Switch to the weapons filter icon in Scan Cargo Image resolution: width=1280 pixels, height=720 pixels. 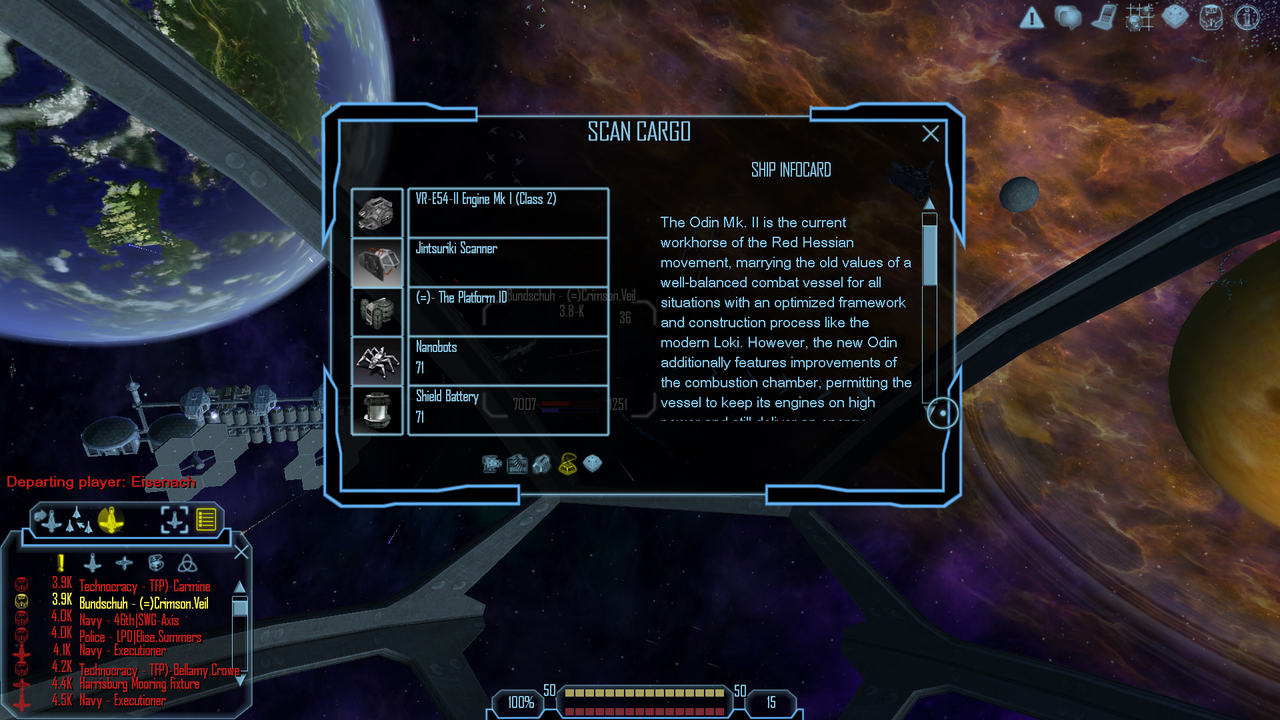pos(492,464)
